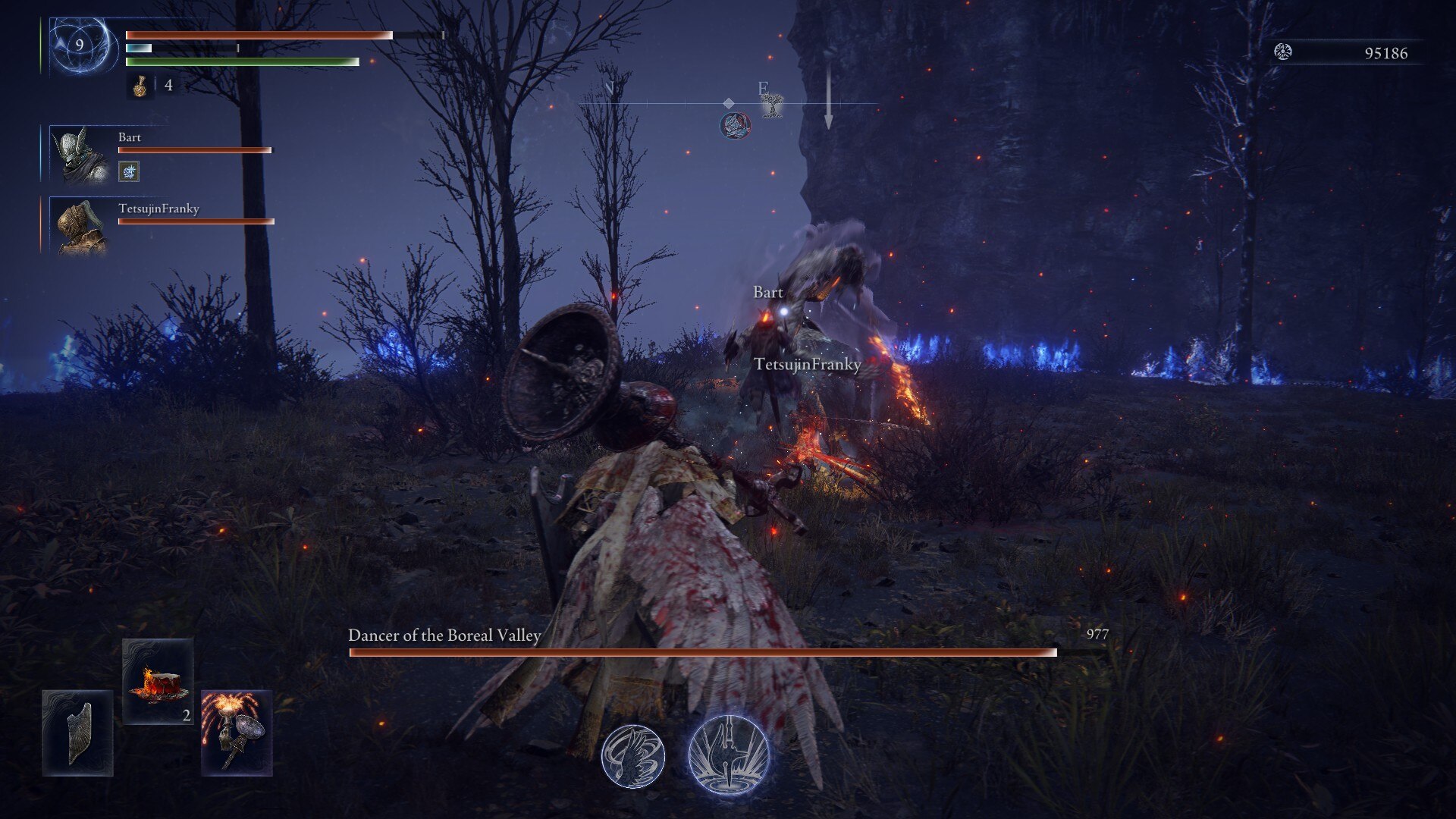This screenshot has width=1456, height=819.
Task: Click the runes currency icon
Action: 1283,52
